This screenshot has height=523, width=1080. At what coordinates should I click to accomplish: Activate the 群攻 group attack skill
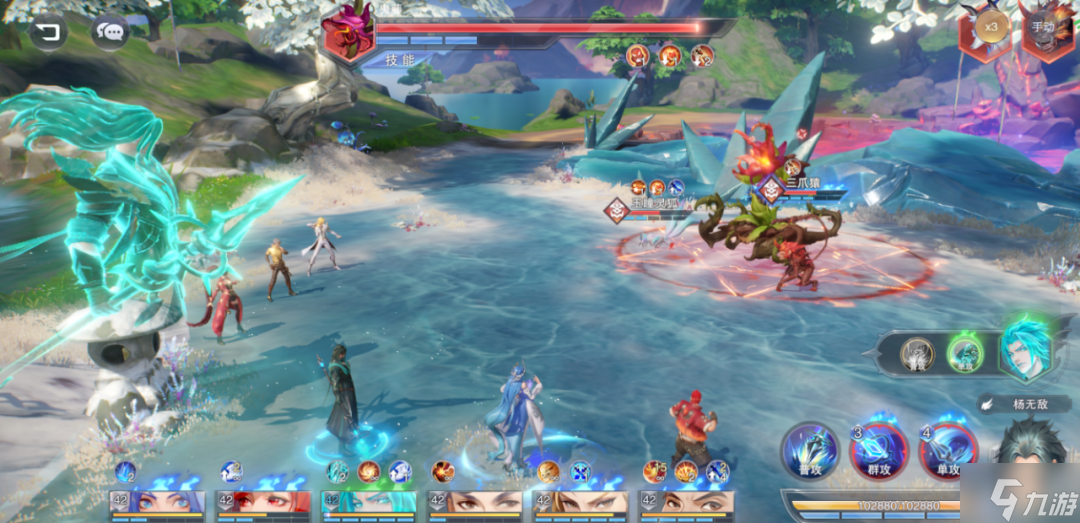click(x=877, y=450)
